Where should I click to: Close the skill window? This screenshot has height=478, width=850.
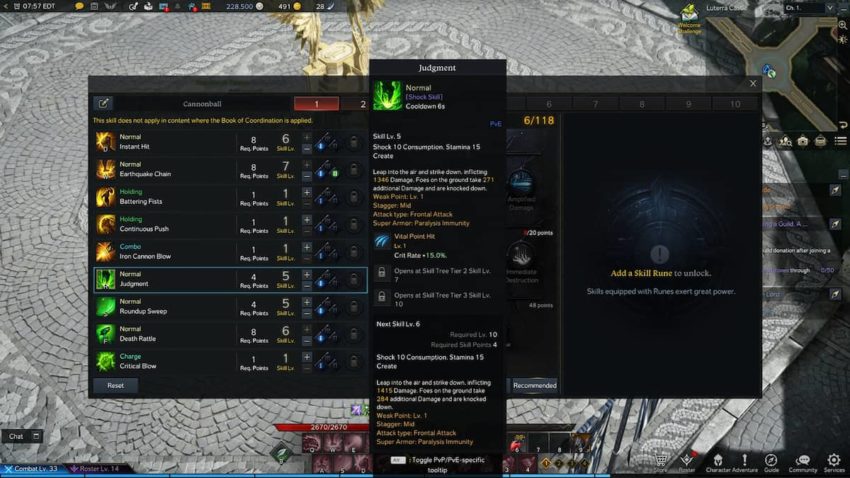(753, 84)
